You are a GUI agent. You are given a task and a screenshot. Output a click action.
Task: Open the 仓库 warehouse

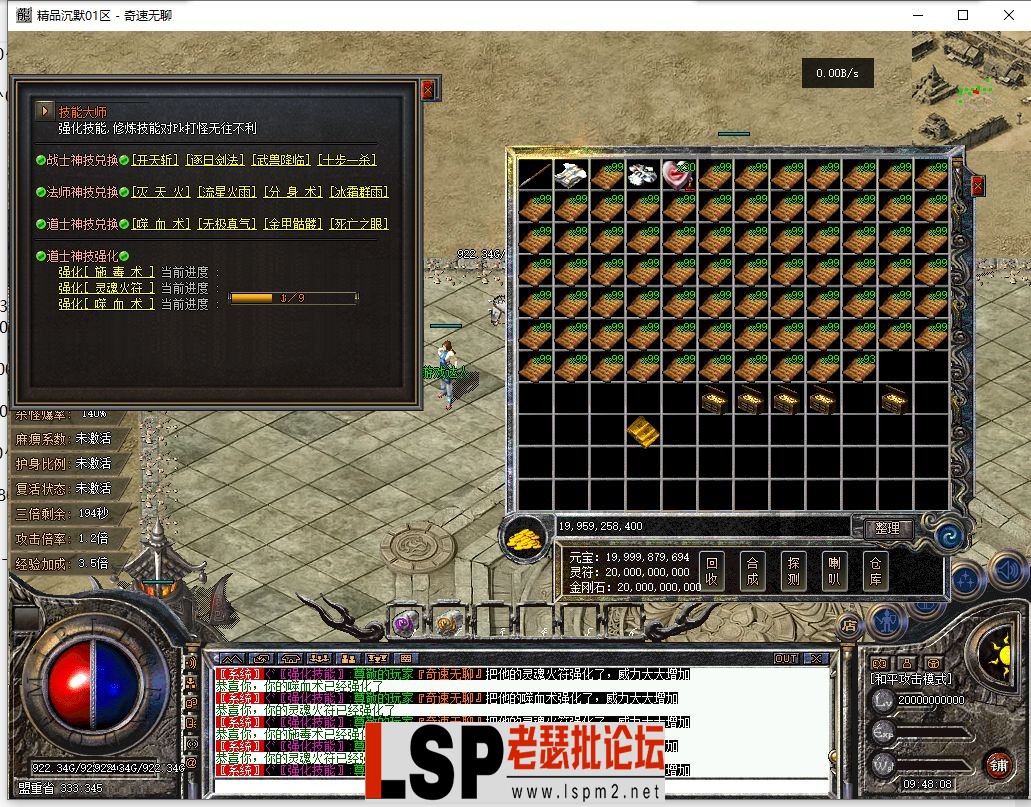click(876, 571)
